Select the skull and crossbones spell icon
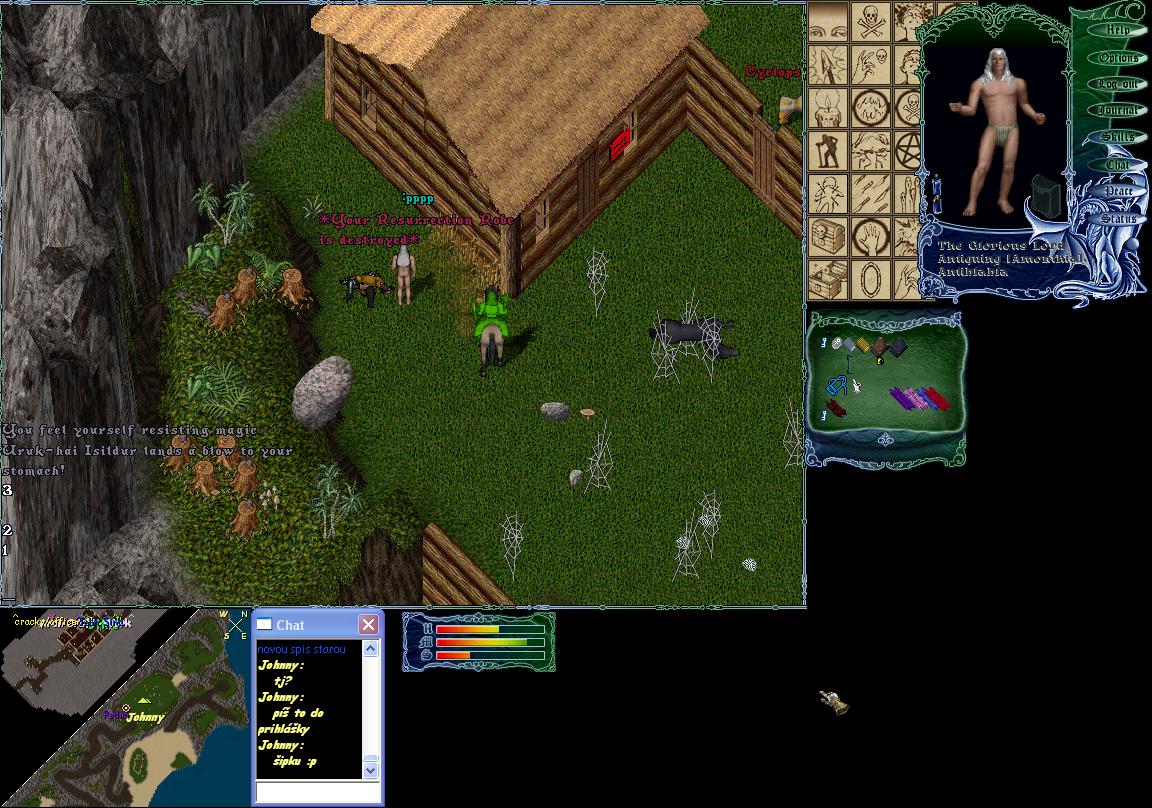This screenshot has width=1152, height=808. 870,21
